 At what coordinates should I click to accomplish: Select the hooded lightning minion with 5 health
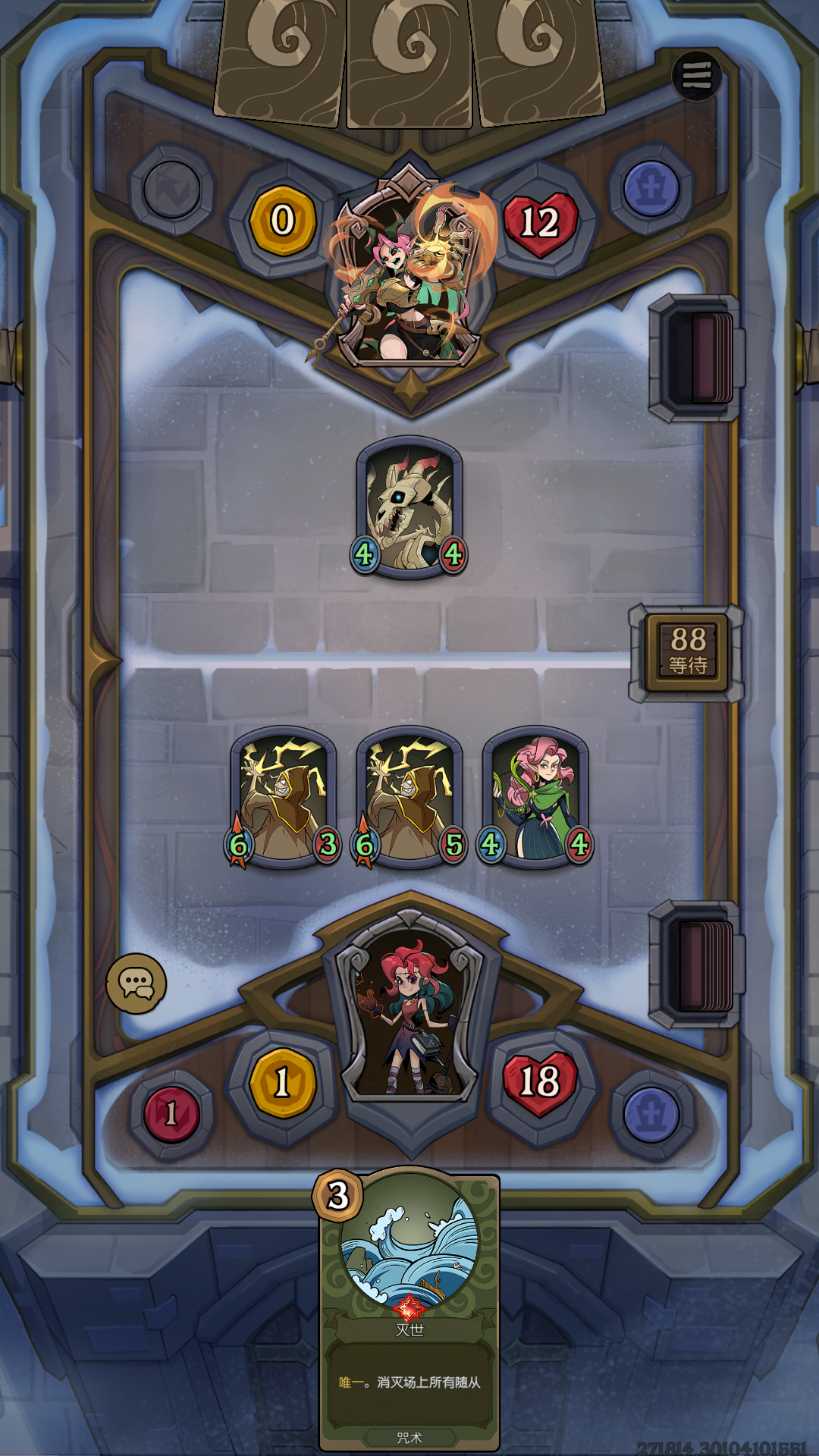tap(409, 798)
